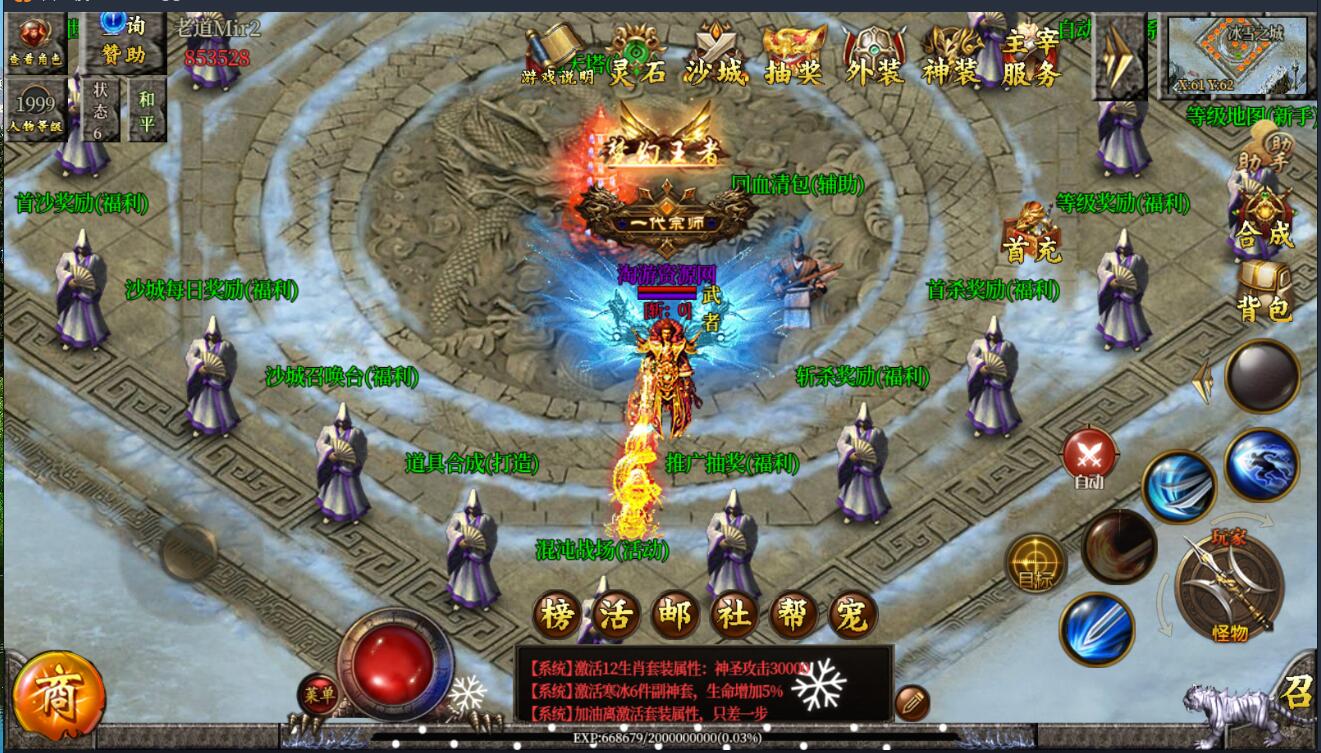
Task: Open the 游戏说明 game guide scroll
Action: click(x=557, y=55)
